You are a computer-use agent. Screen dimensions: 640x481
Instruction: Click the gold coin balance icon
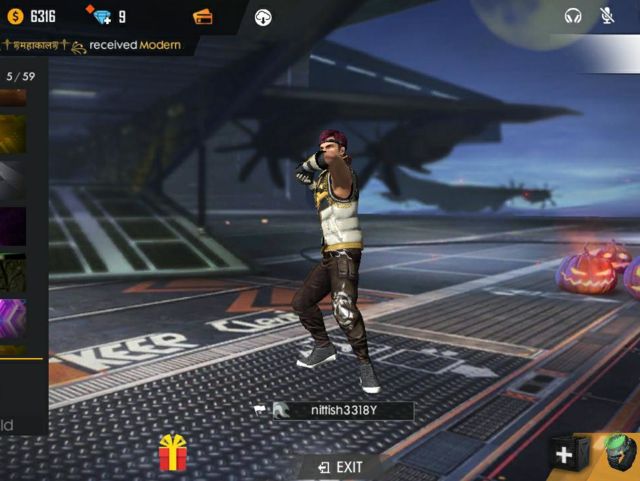15,16
